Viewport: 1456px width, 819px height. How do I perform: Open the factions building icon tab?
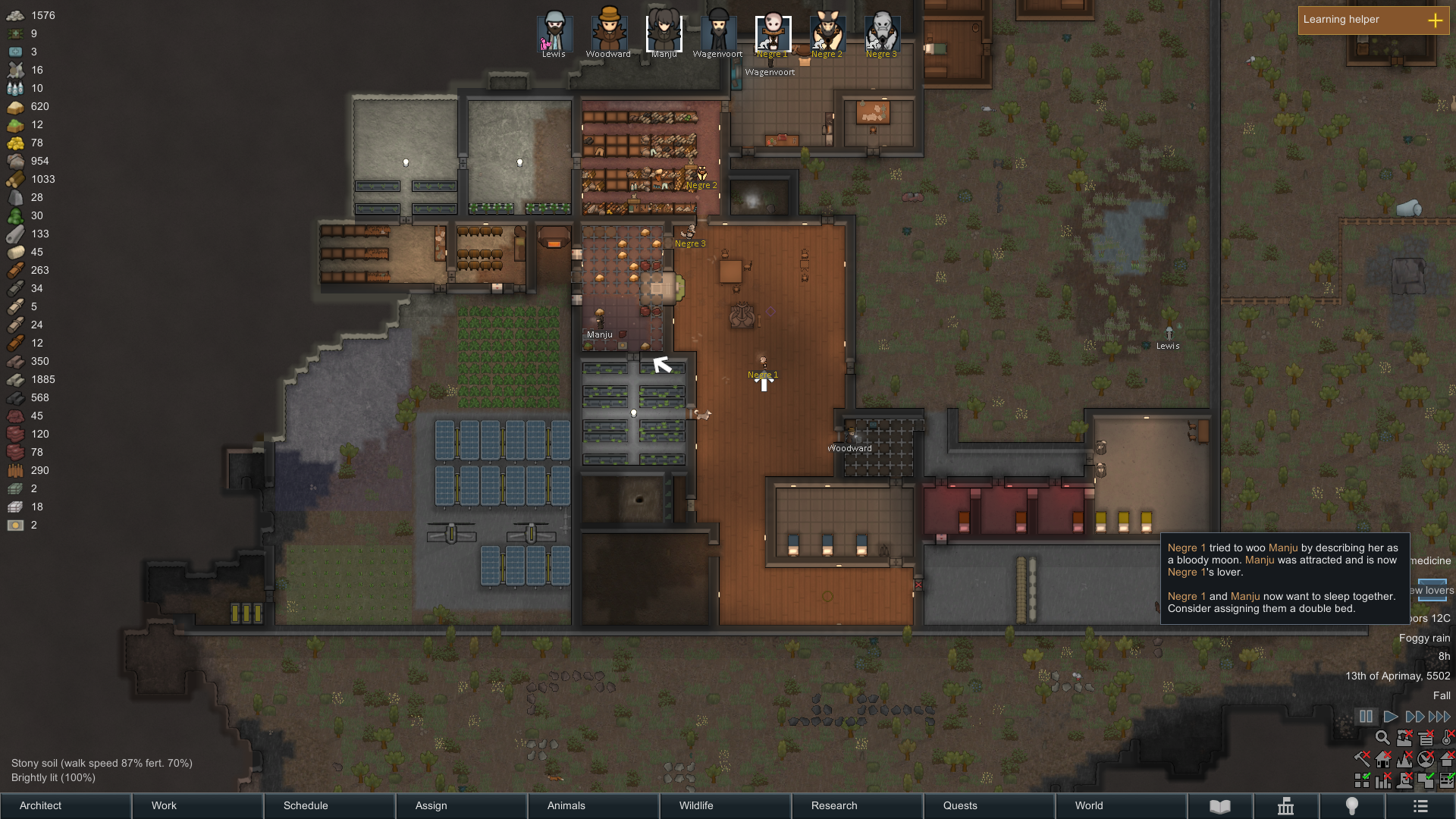1286,806
